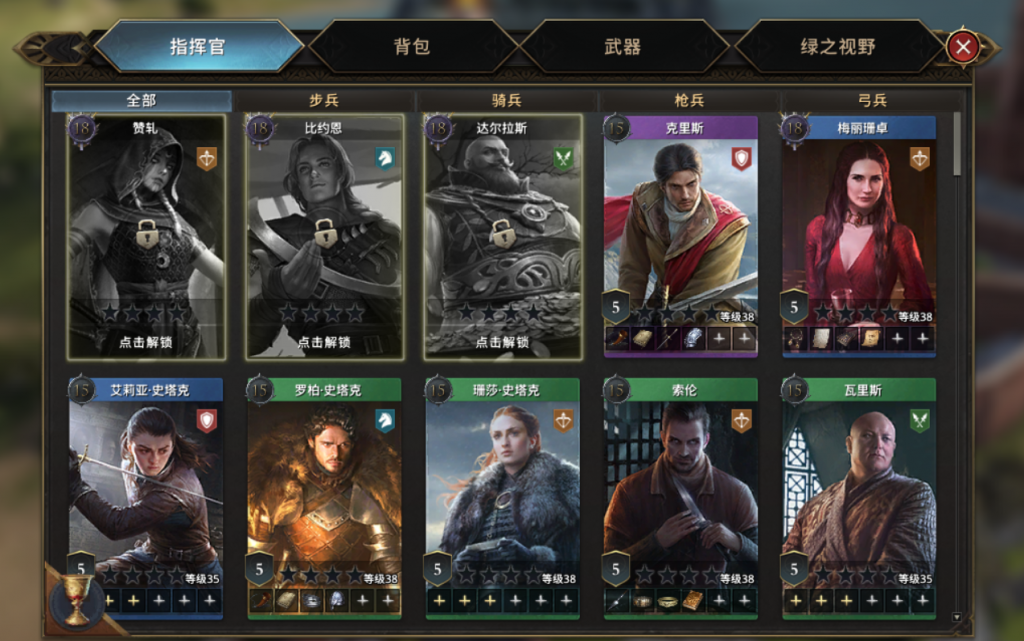Show 全部 commanders filter

pos(141,101)
